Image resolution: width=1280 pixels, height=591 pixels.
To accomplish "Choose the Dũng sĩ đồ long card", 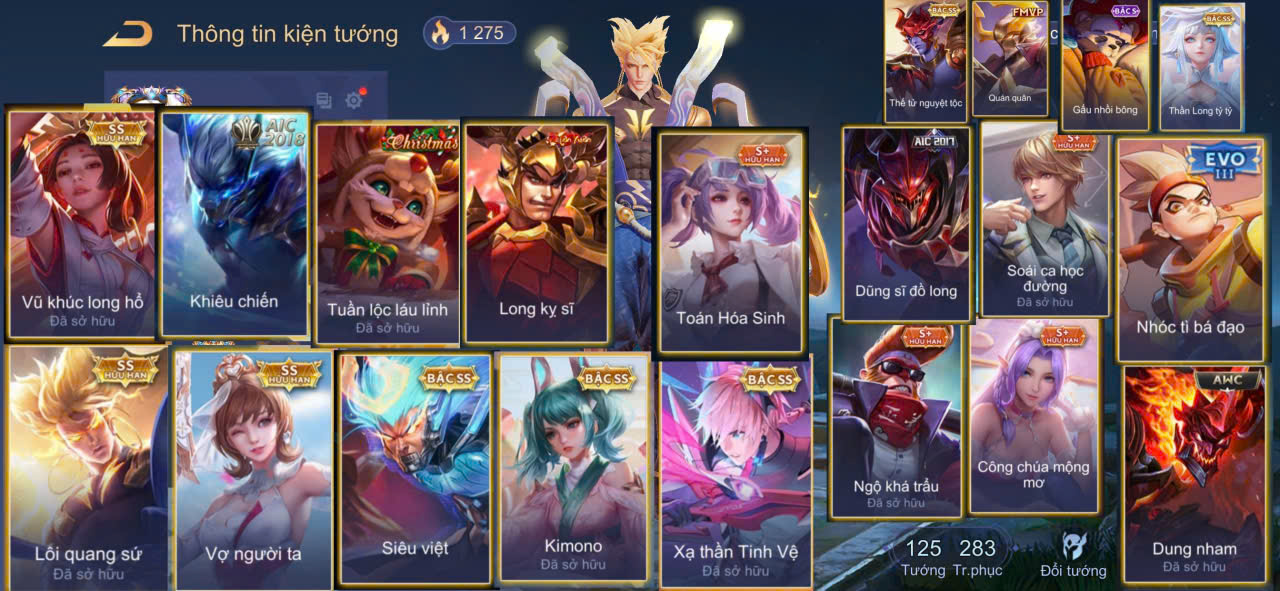I will coord(906,224).
